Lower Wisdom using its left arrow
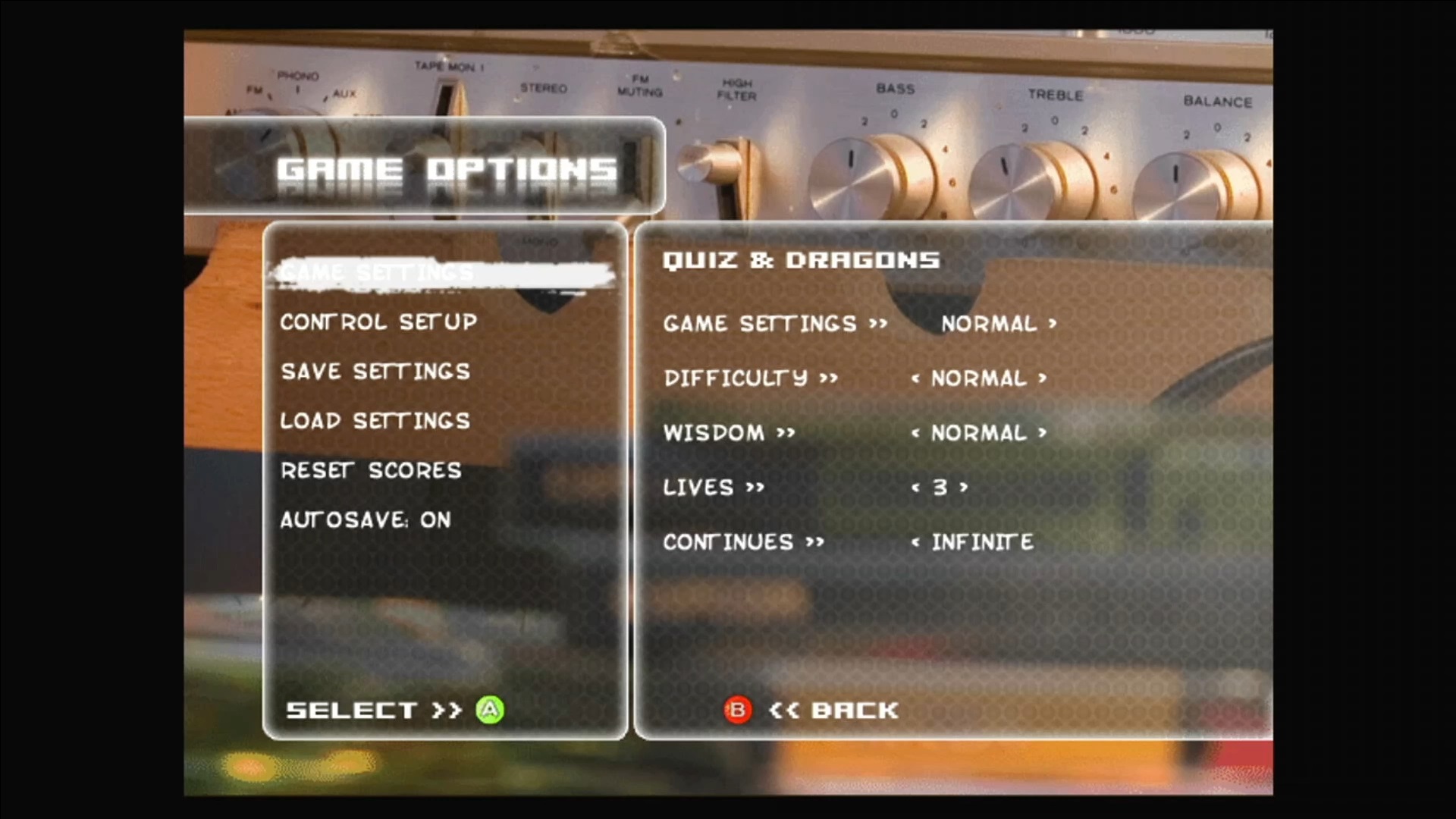Screen dimensions: 1456x819 tap(915, 433)
